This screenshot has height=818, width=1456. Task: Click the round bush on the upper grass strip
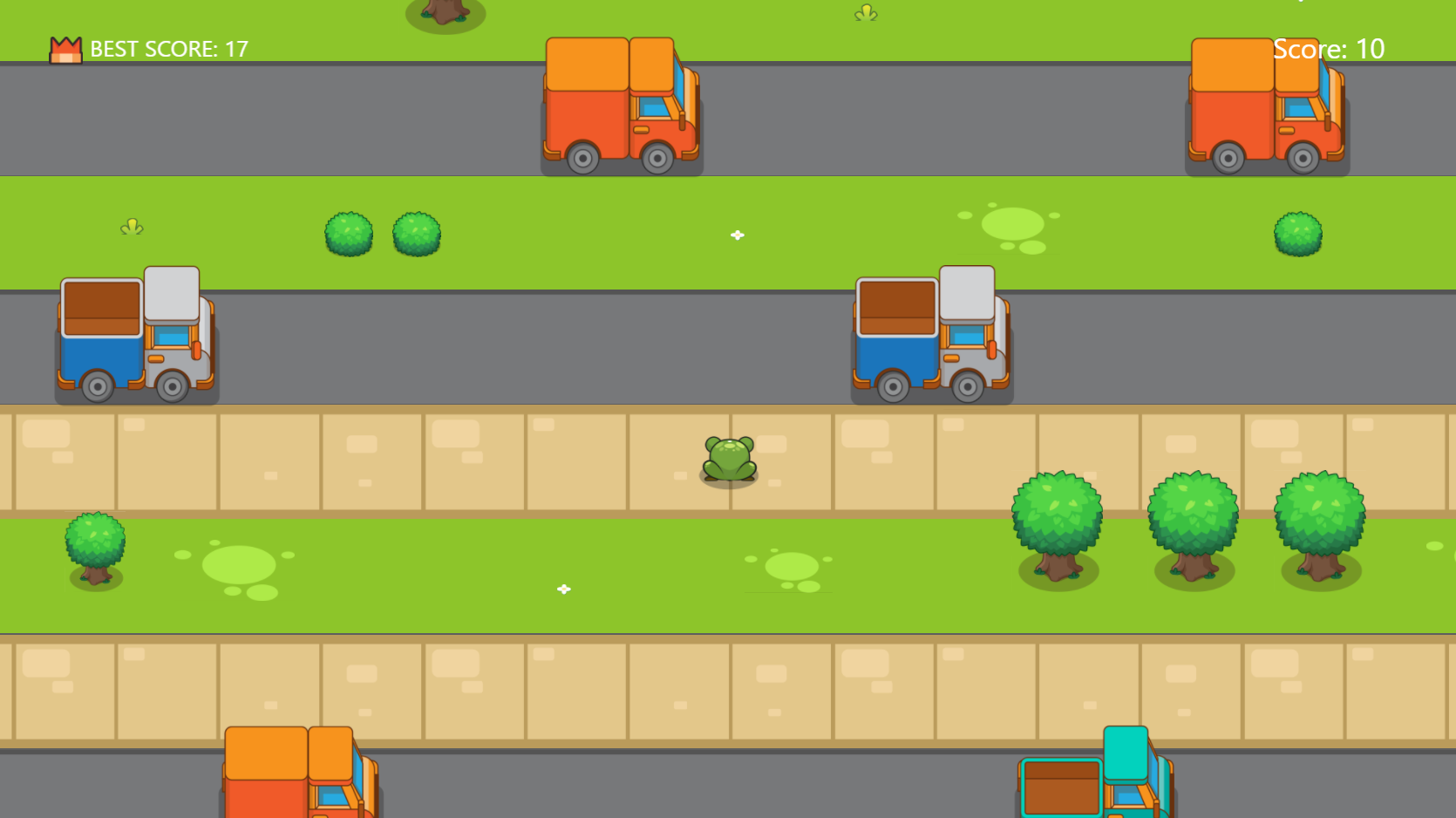(350, 234)
